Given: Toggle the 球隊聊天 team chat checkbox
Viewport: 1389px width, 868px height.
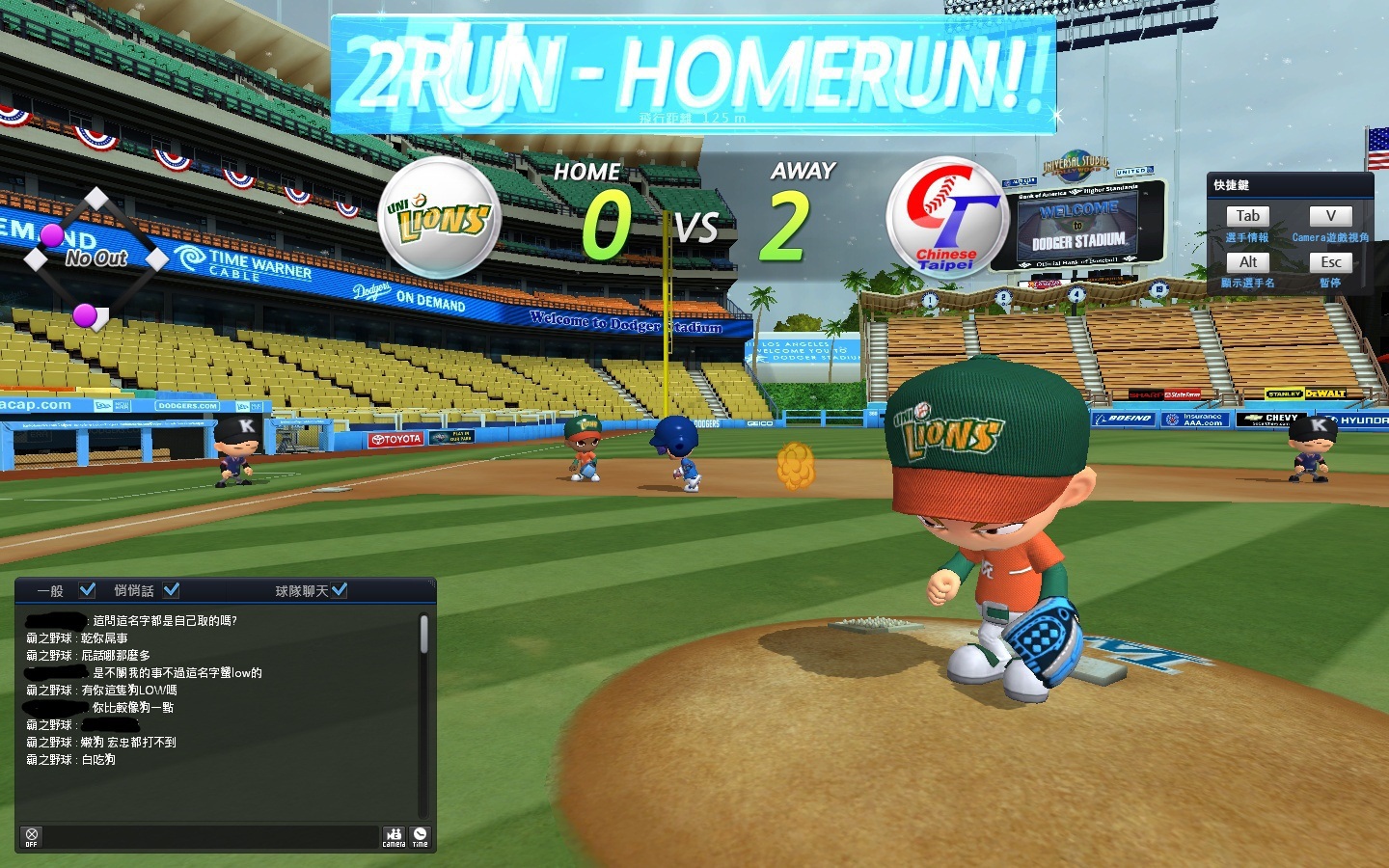Looking at the screenshot, I should (339, 589).
